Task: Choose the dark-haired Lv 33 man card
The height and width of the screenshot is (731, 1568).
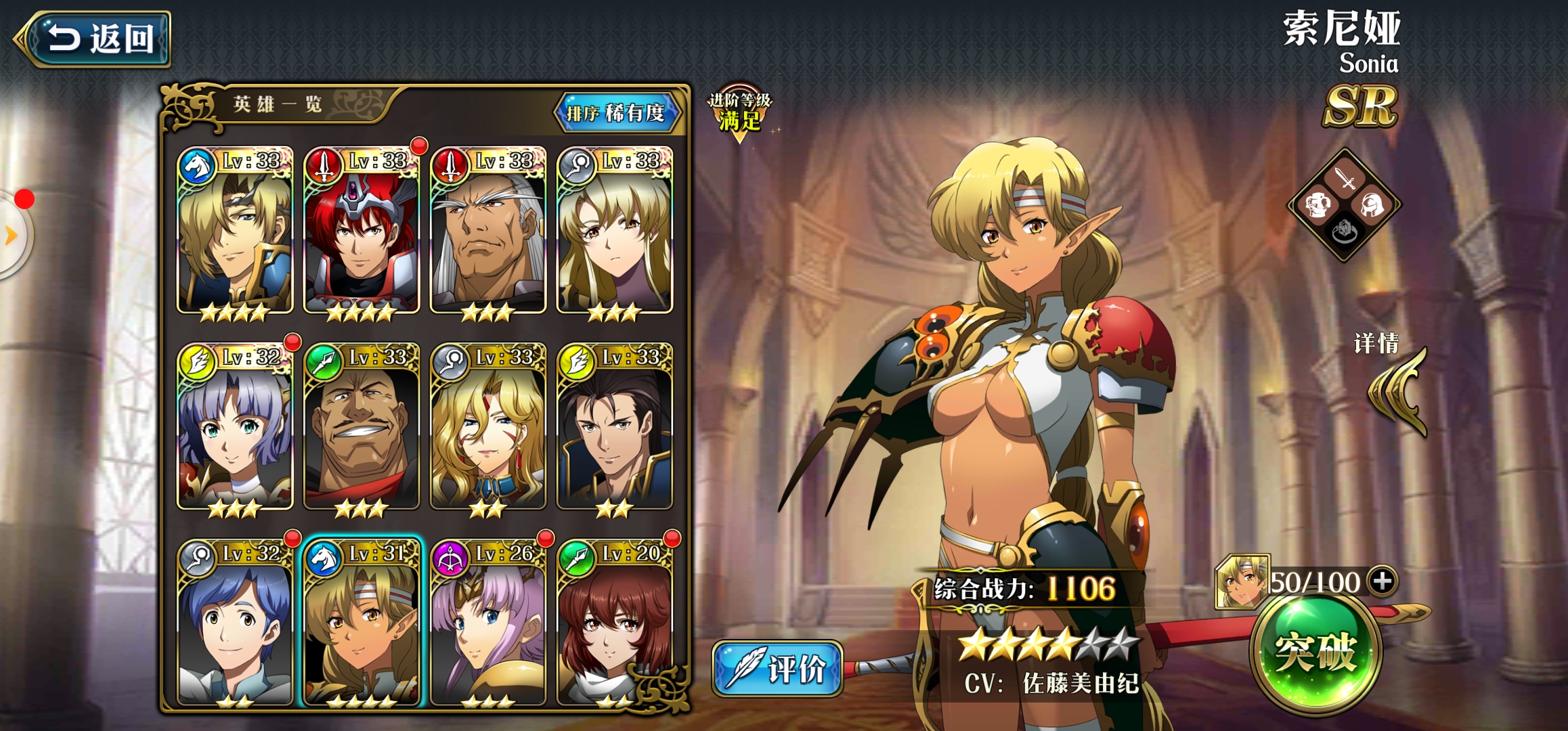Action: coord(614,428)
